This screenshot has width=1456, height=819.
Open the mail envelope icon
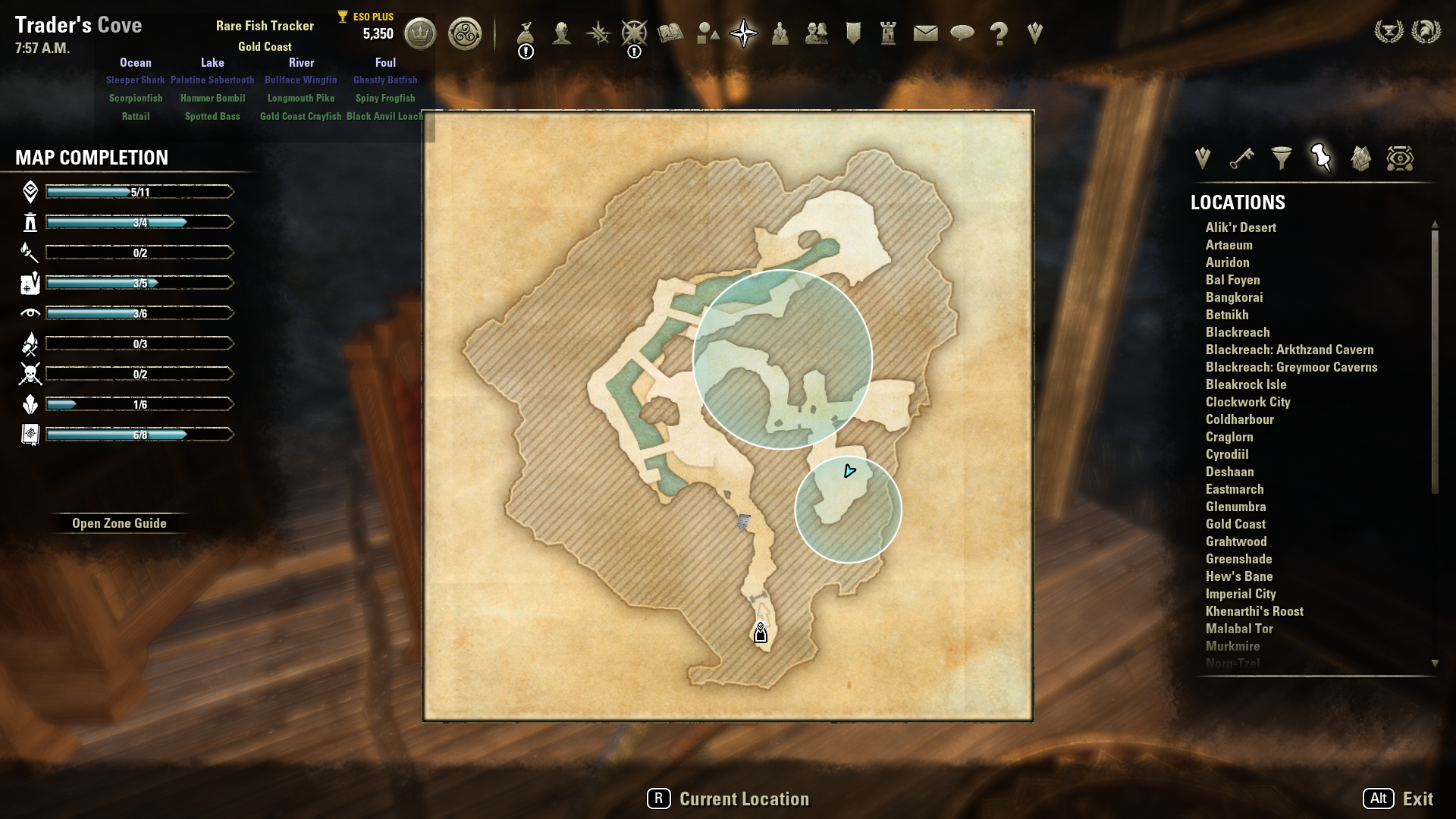[x=925, y=33]
